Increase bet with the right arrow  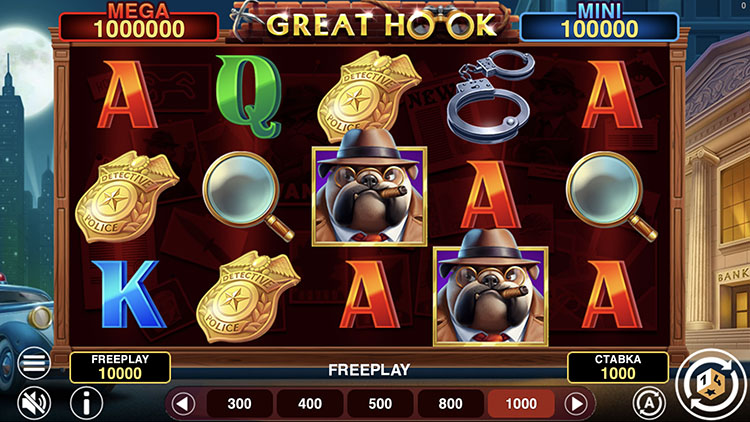click(576, 404)
